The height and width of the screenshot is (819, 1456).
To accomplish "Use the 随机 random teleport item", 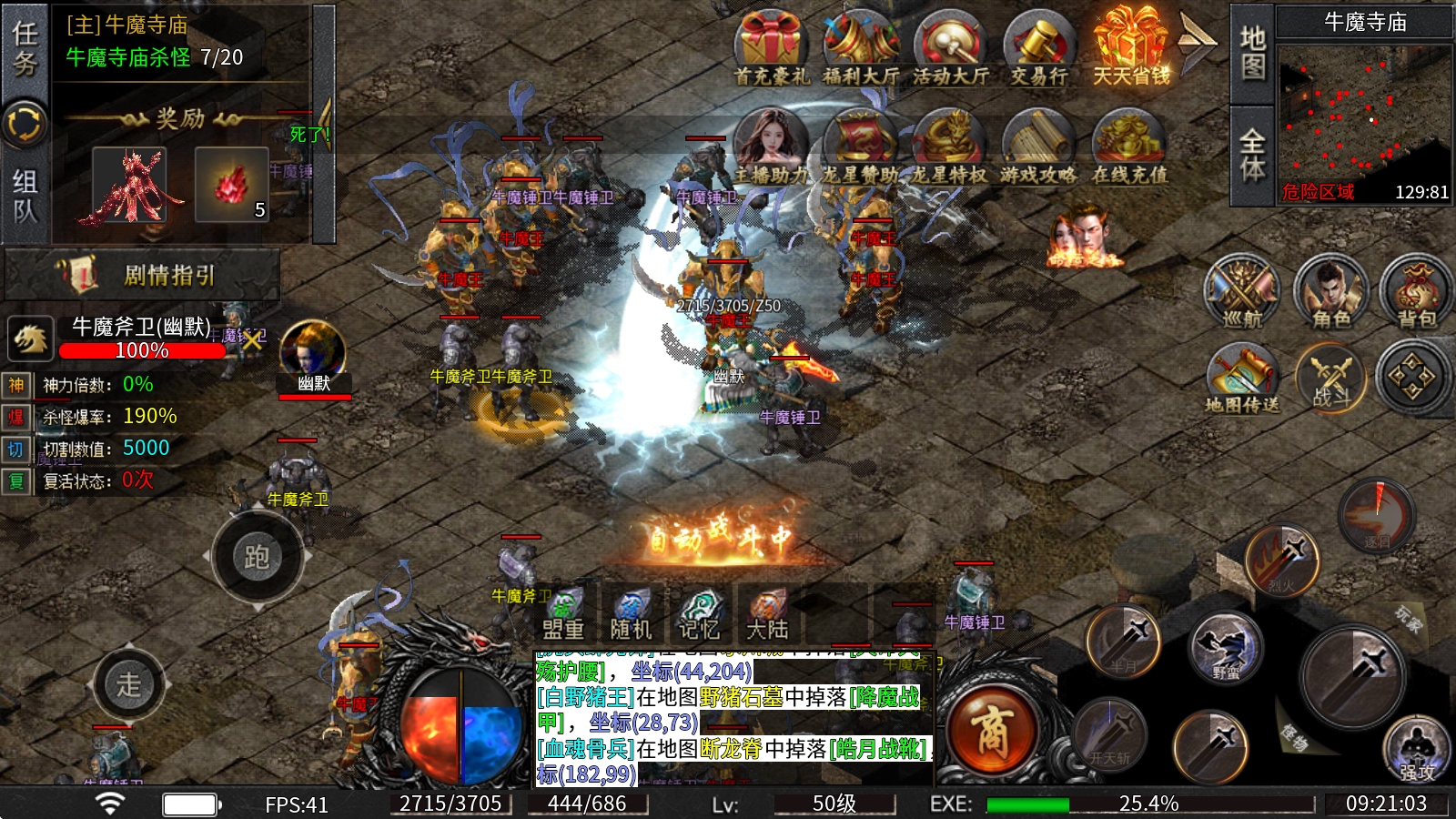I will (x=631, y=614).
